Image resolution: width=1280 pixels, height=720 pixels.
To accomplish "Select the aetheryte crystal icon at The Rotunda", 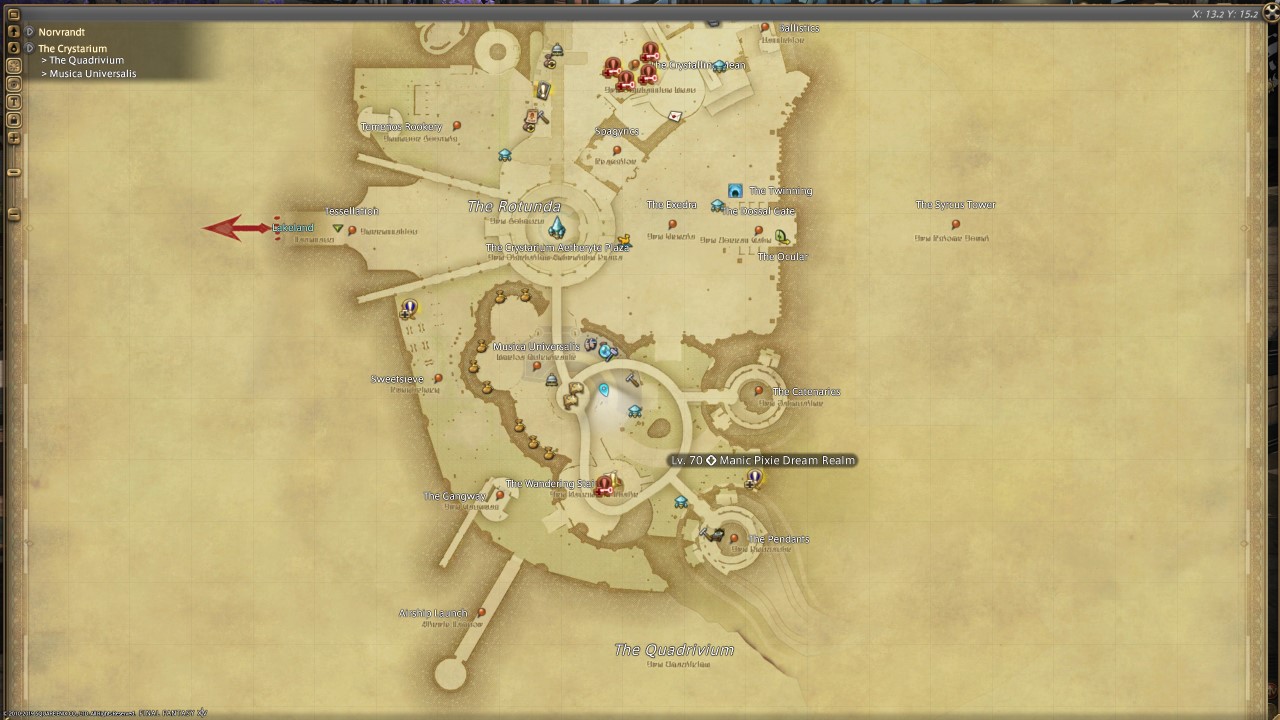I will [x=556, y=228].
